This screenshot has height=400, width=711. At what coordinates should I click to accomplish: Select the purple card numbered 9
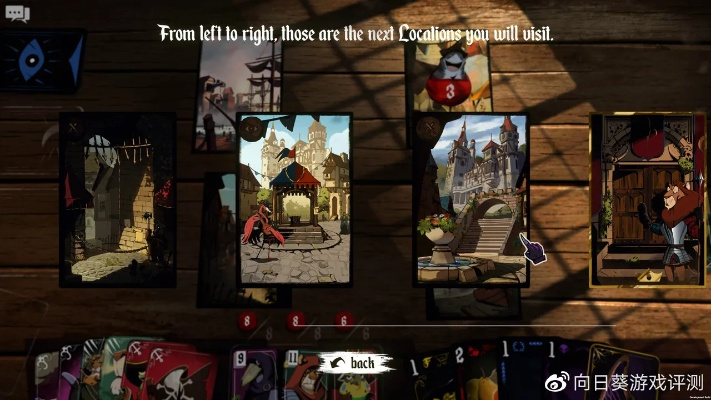pos(253,377)
